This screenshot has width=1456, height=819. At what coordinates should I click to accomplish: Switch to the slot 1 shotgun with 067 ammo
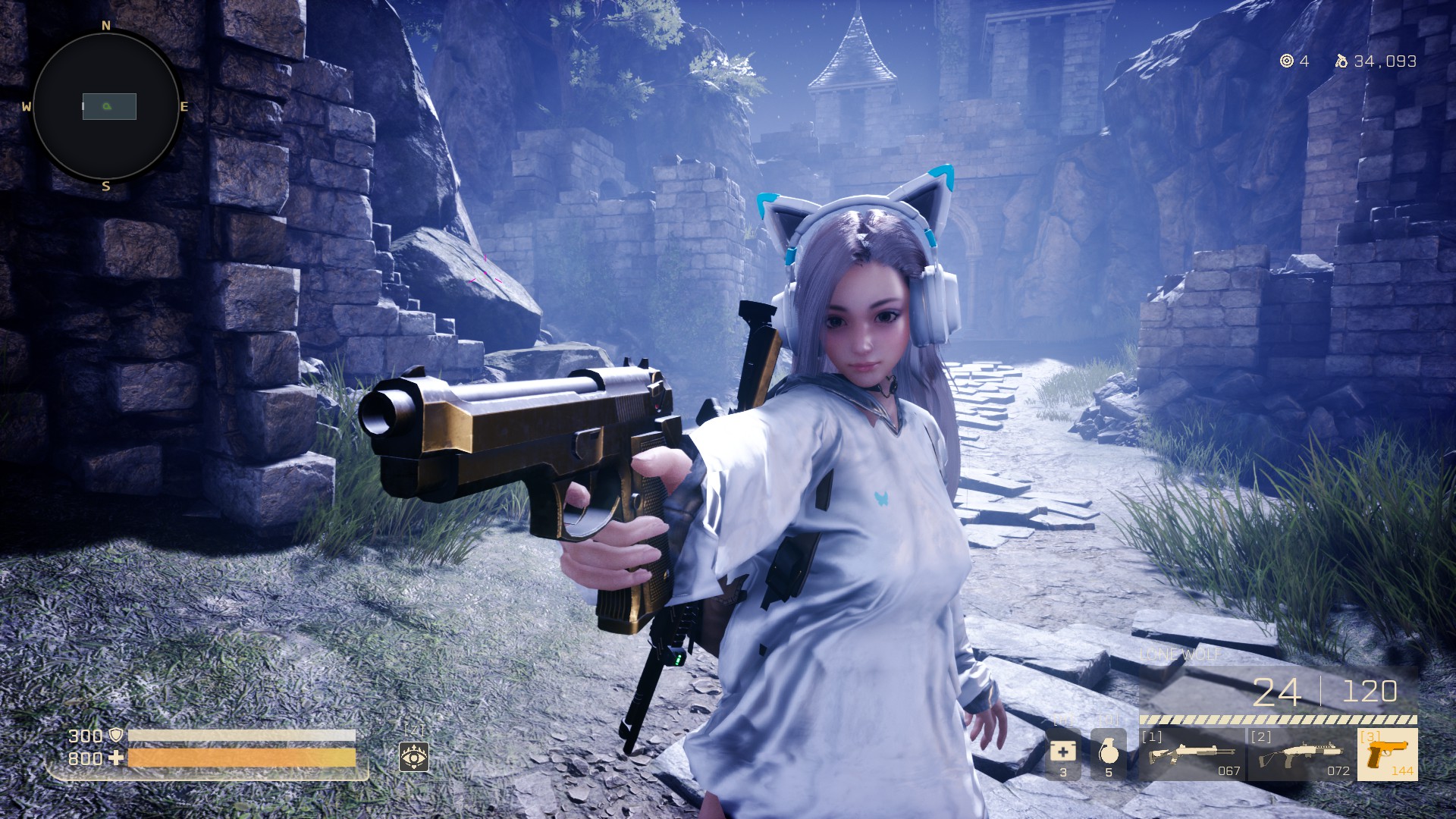click(1192, 755)
